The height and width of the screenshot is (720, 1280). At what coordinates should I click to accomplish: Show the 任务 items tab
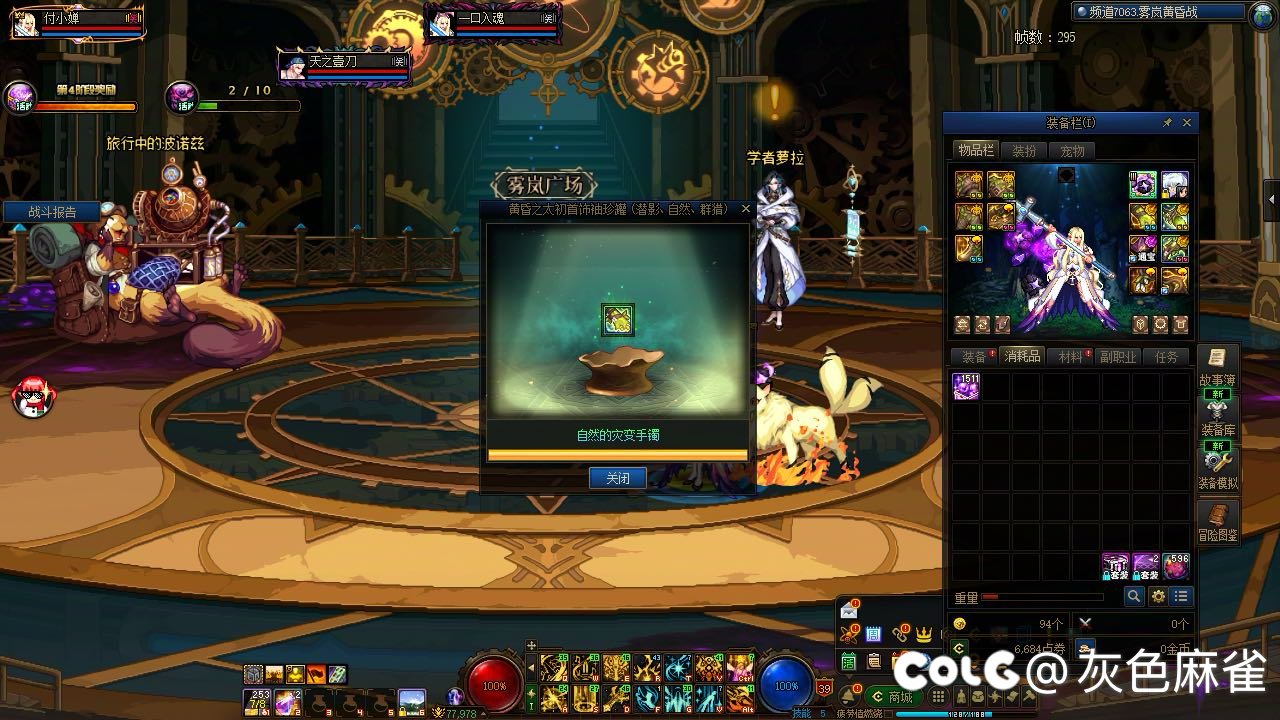tap(1166, 357)
